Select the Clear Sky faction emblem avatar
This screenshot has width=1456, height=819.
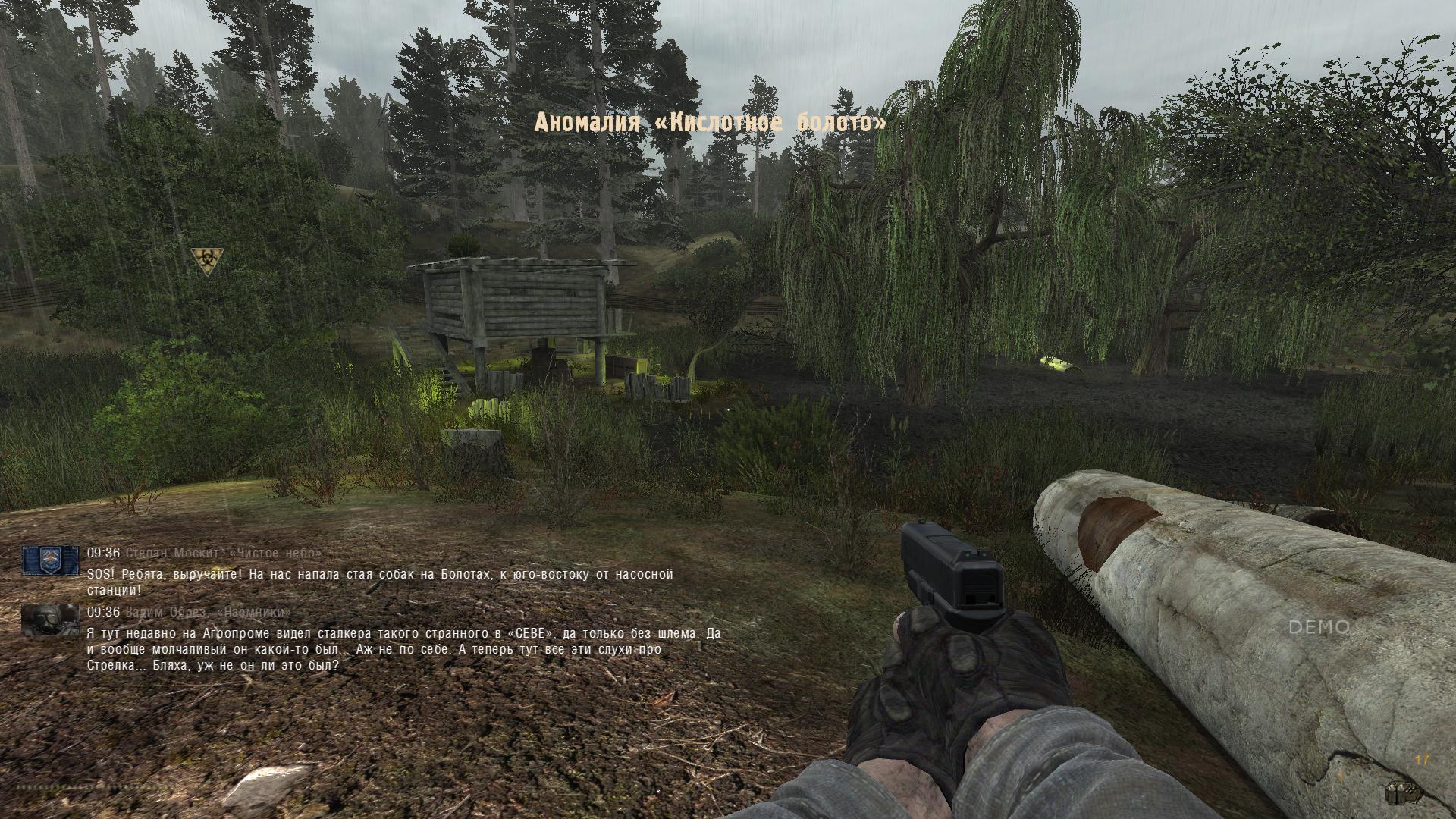50,560
